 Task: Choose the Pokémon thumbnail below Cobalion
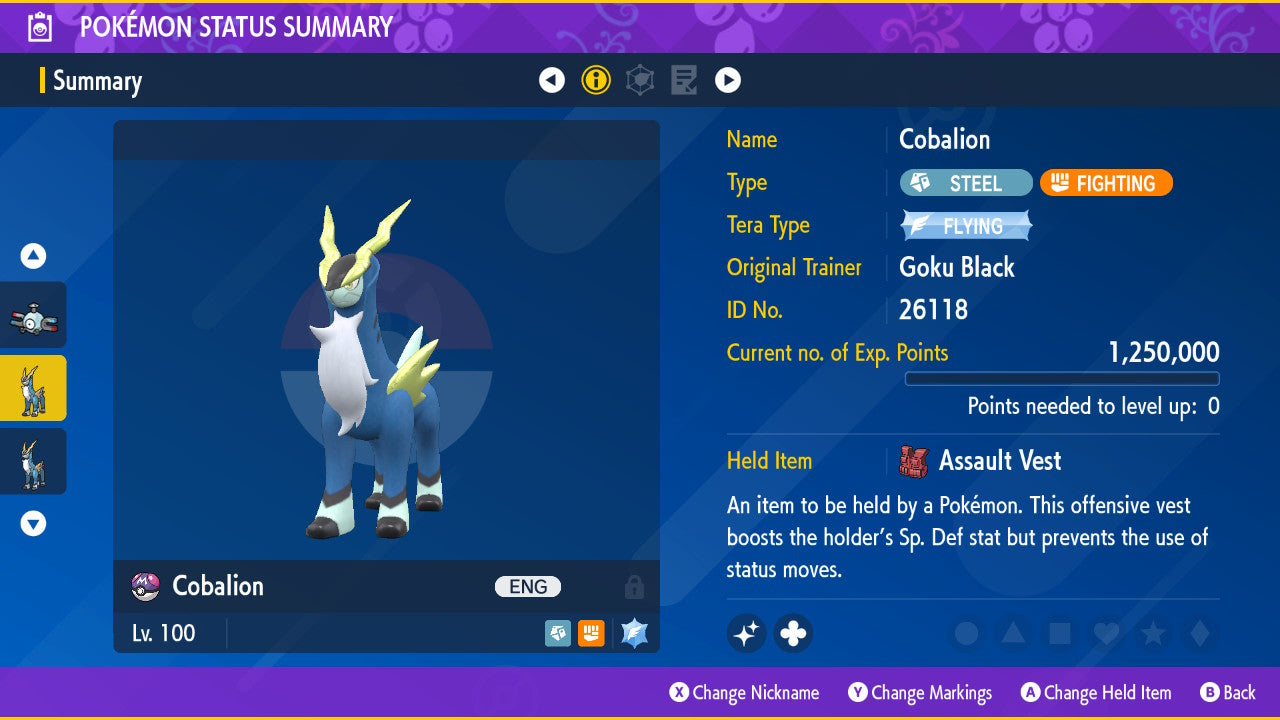tap(33, 461)
